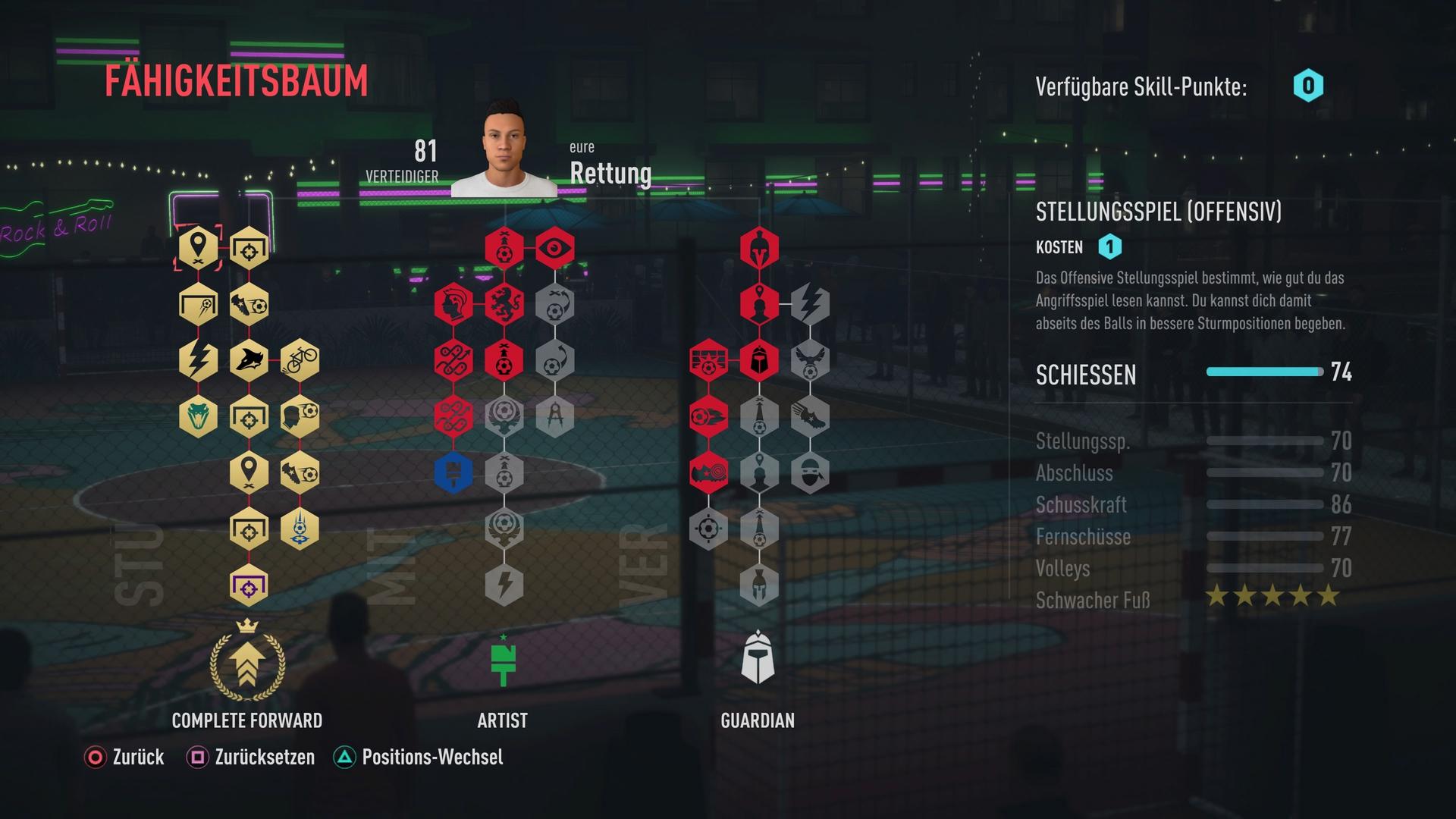Viewport: 1456px width, 819px height.
Task: Choose the red knight helmet skill node
Action: (x=759, y=359)
